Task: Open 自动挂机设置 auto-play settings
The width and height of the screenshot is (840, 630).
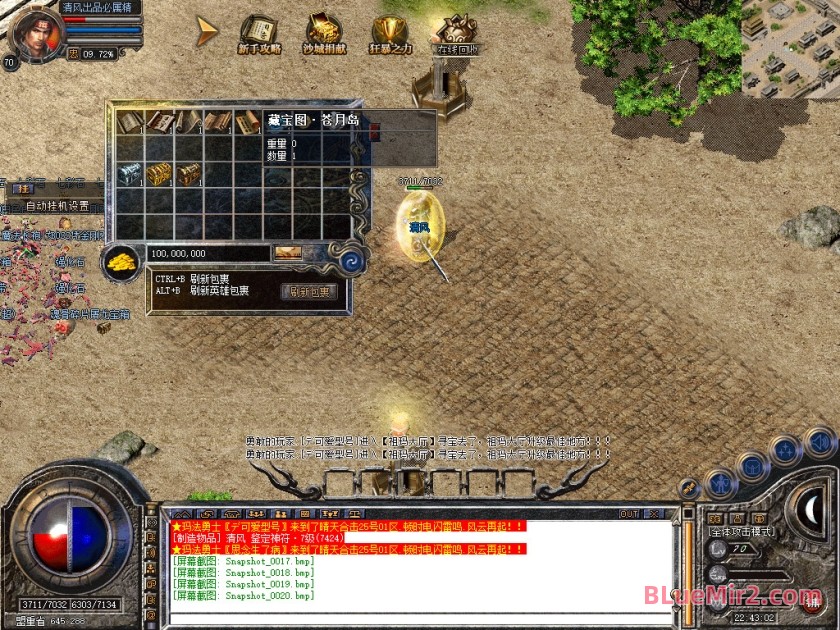Action: [57, 206]
